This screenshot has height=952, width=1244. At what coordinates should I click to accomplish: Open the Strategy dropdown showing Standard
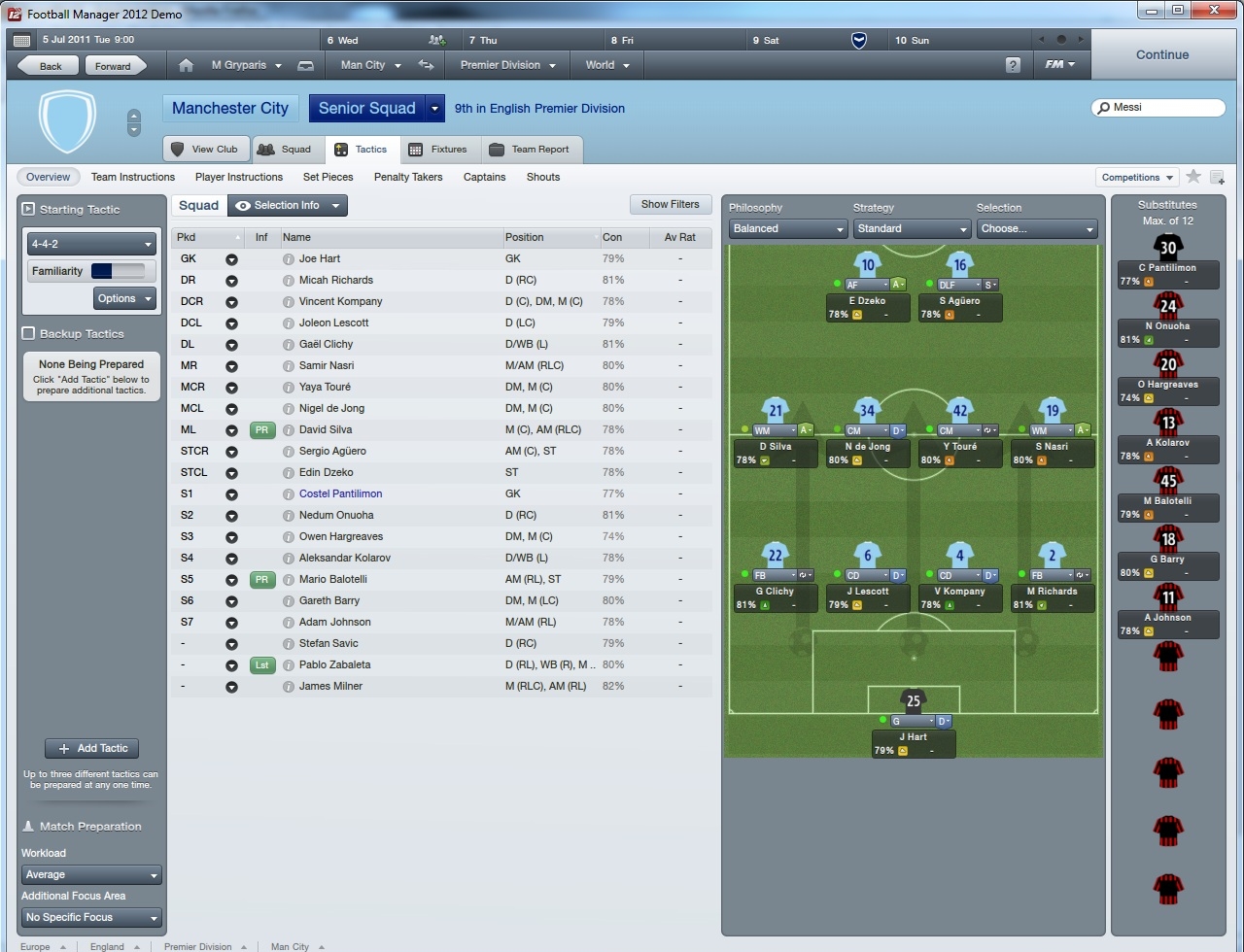911,228
